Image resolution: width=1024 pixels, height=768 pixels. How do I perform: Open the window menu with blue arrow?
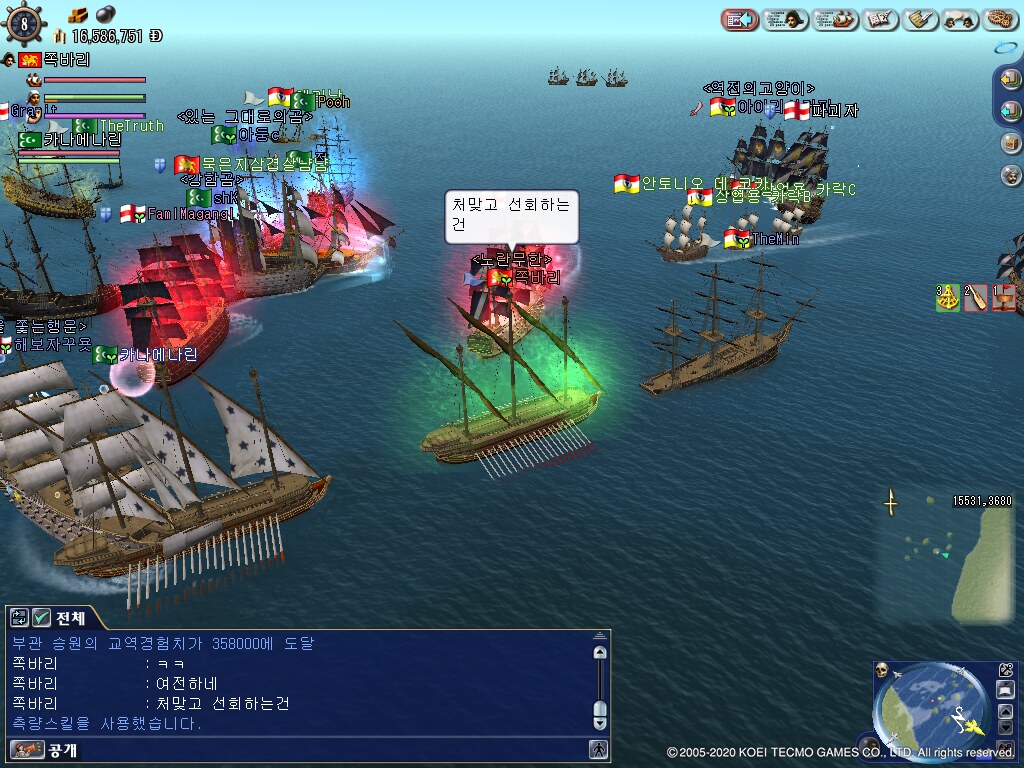[738, 19]
